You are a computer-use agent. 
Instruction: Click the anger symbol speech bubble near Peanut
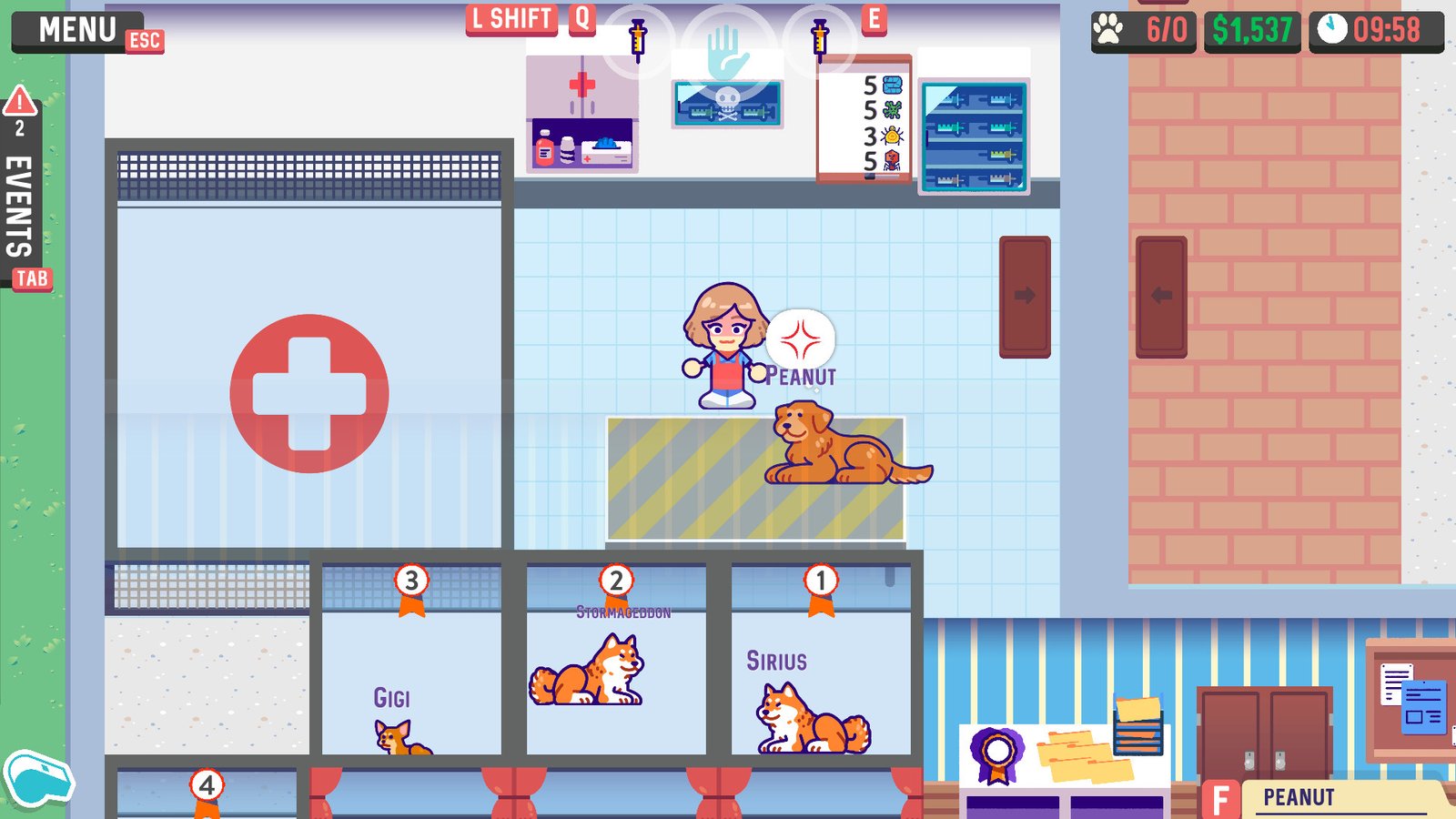tap(801, 339)
